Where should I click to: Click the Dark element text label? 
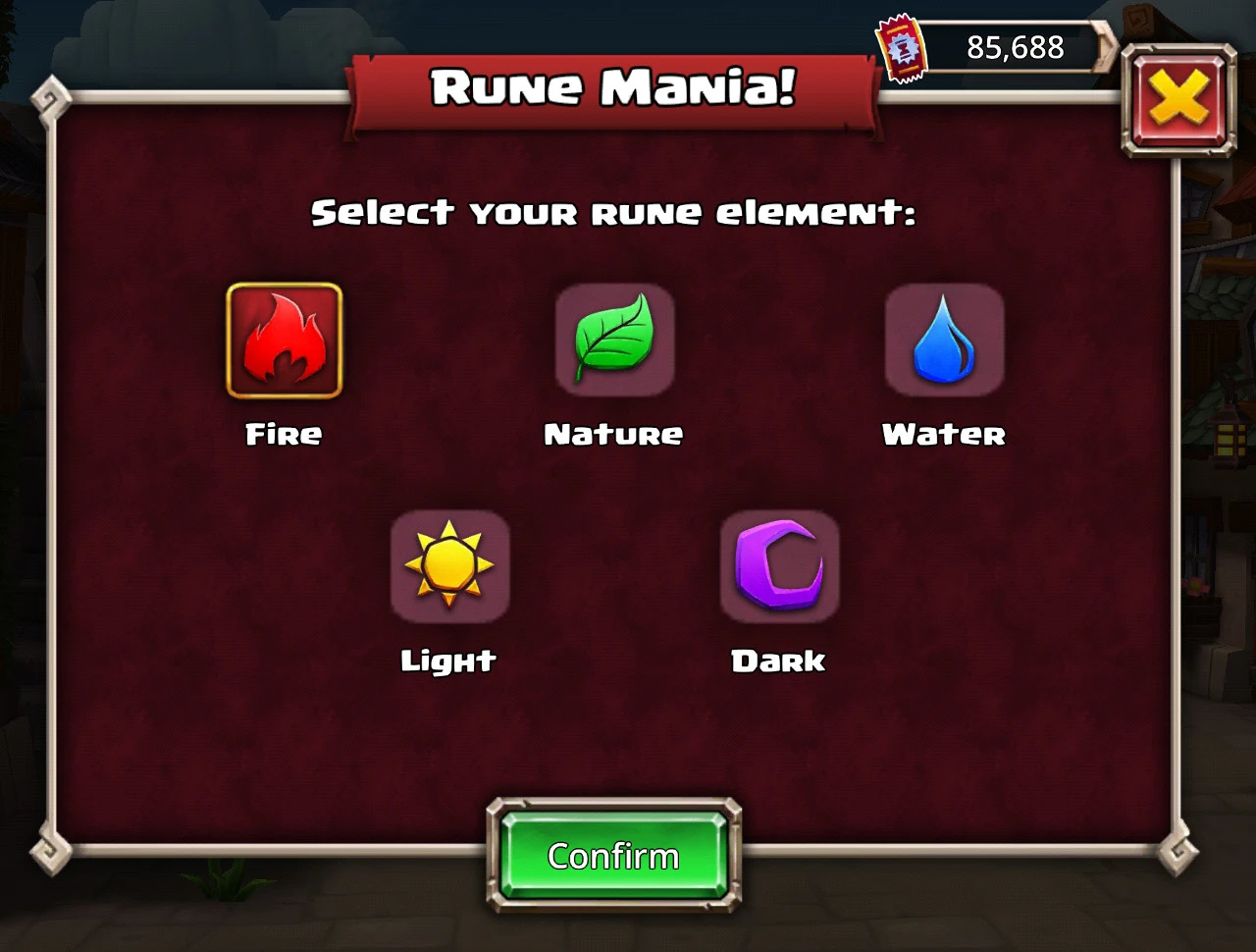[x=777, y=661]
